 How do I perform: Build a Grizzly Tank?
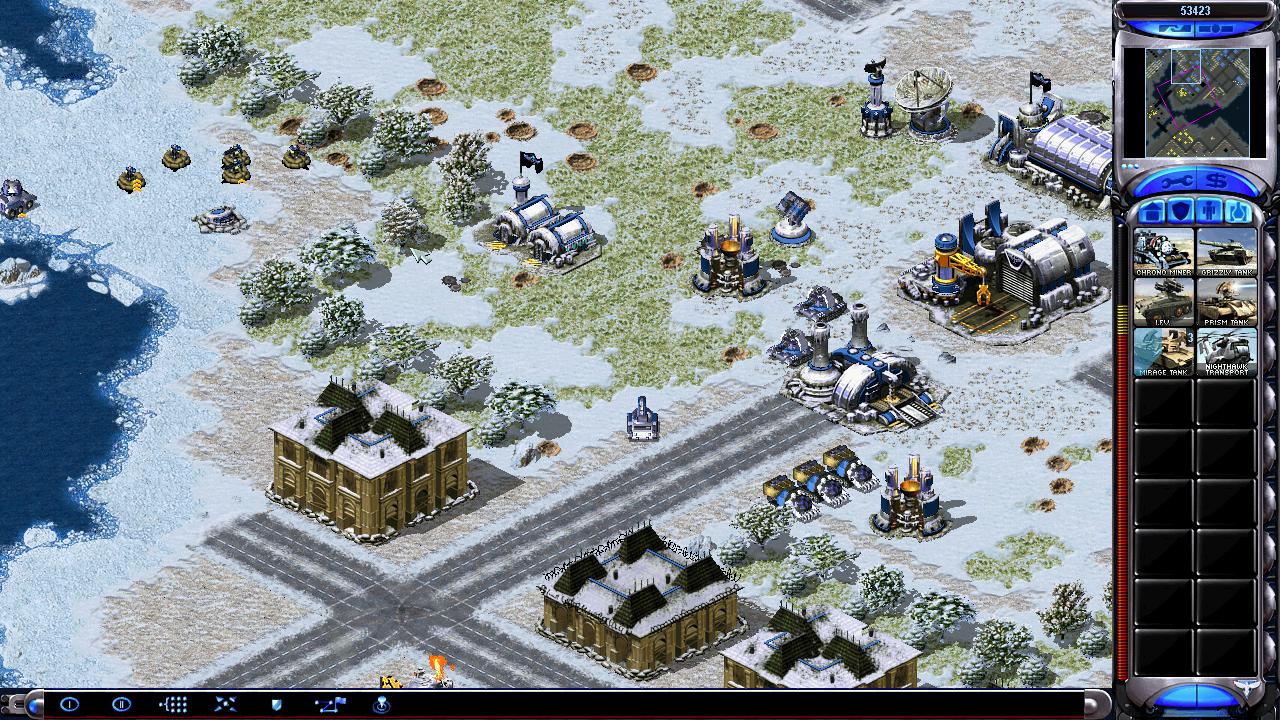(x=1226, y=252)
